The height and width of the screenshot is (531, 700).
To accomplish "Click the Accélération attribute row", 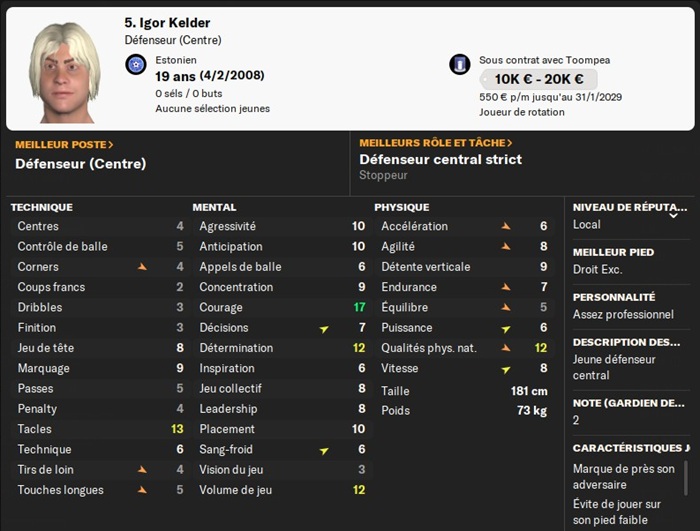I will pos(464,227).
